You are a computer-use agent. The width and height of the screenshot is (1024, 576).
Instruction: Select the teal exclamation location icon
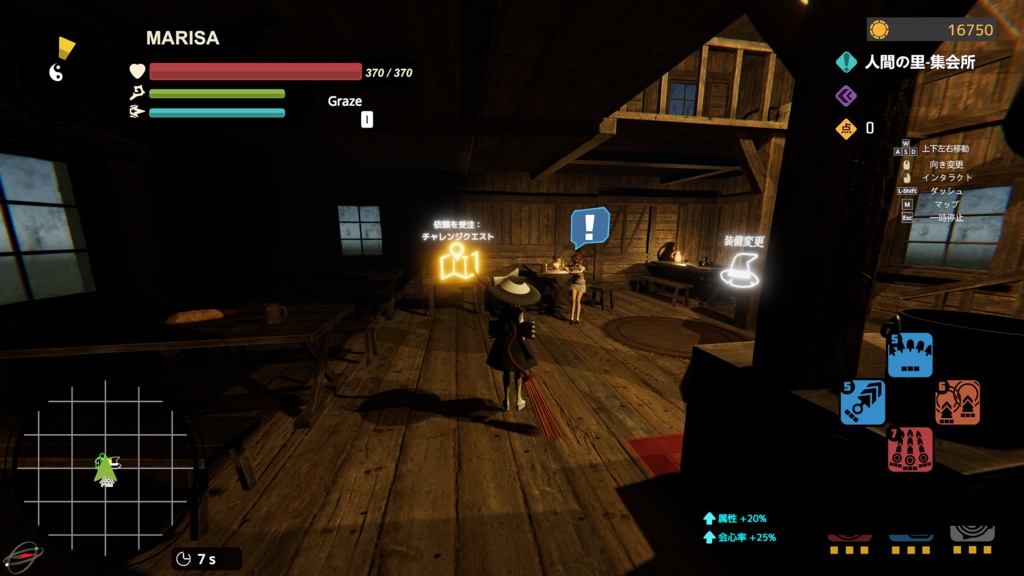tap(847, 62)
